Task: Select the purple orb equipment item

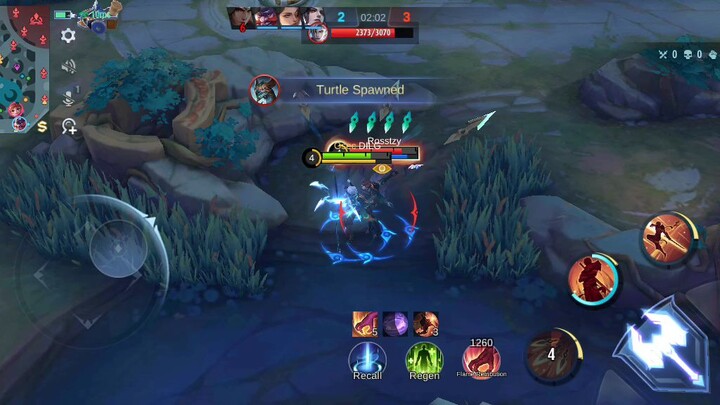Action: click(x=394, y=323)
